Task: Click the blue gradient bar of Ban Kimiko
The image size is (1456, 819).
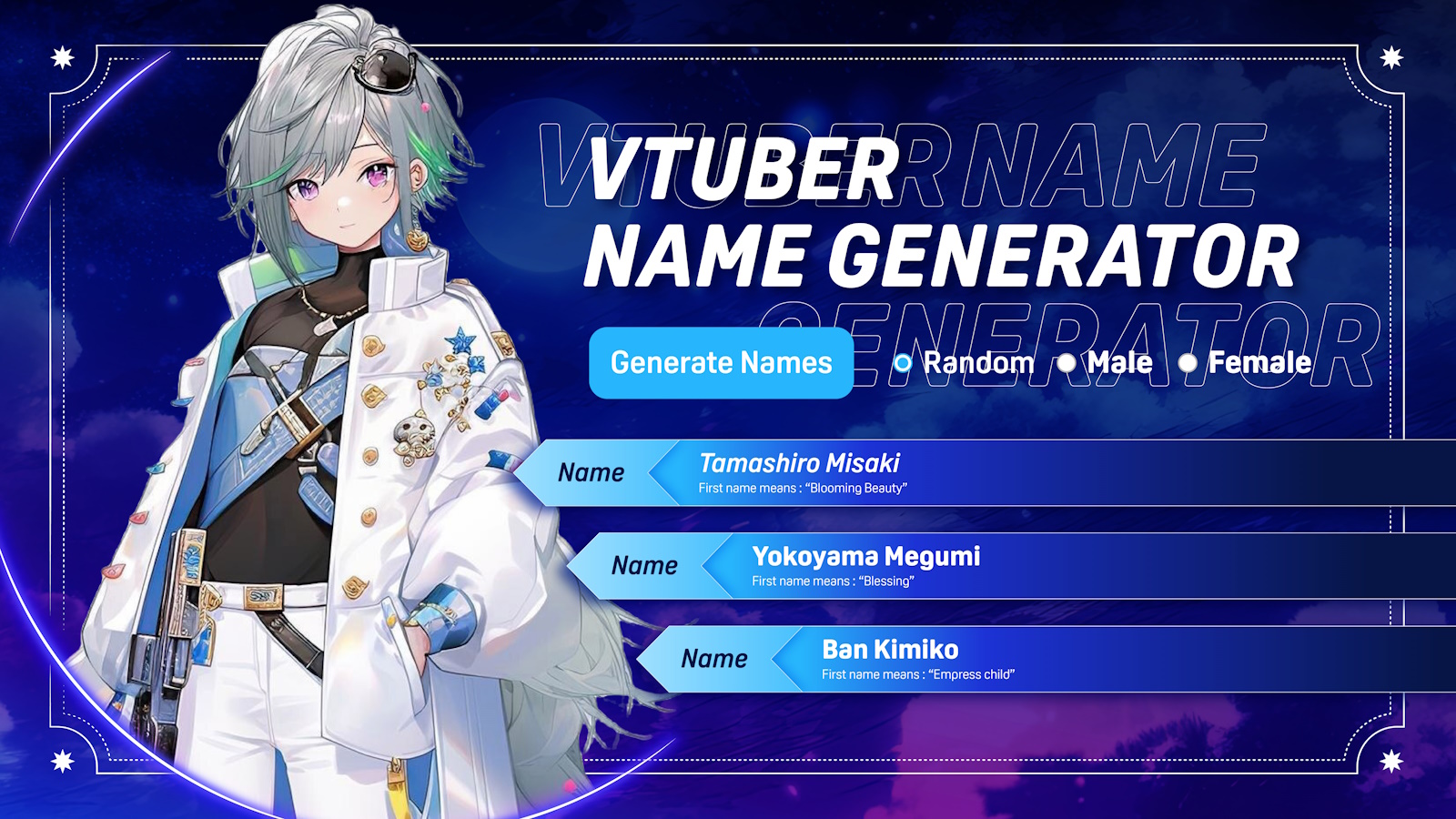Action: click(1137, 660)
